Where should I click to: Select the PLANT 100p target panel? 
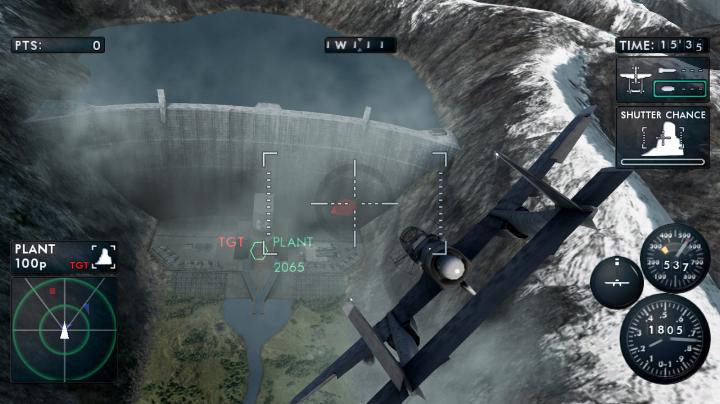pos(64,256)
